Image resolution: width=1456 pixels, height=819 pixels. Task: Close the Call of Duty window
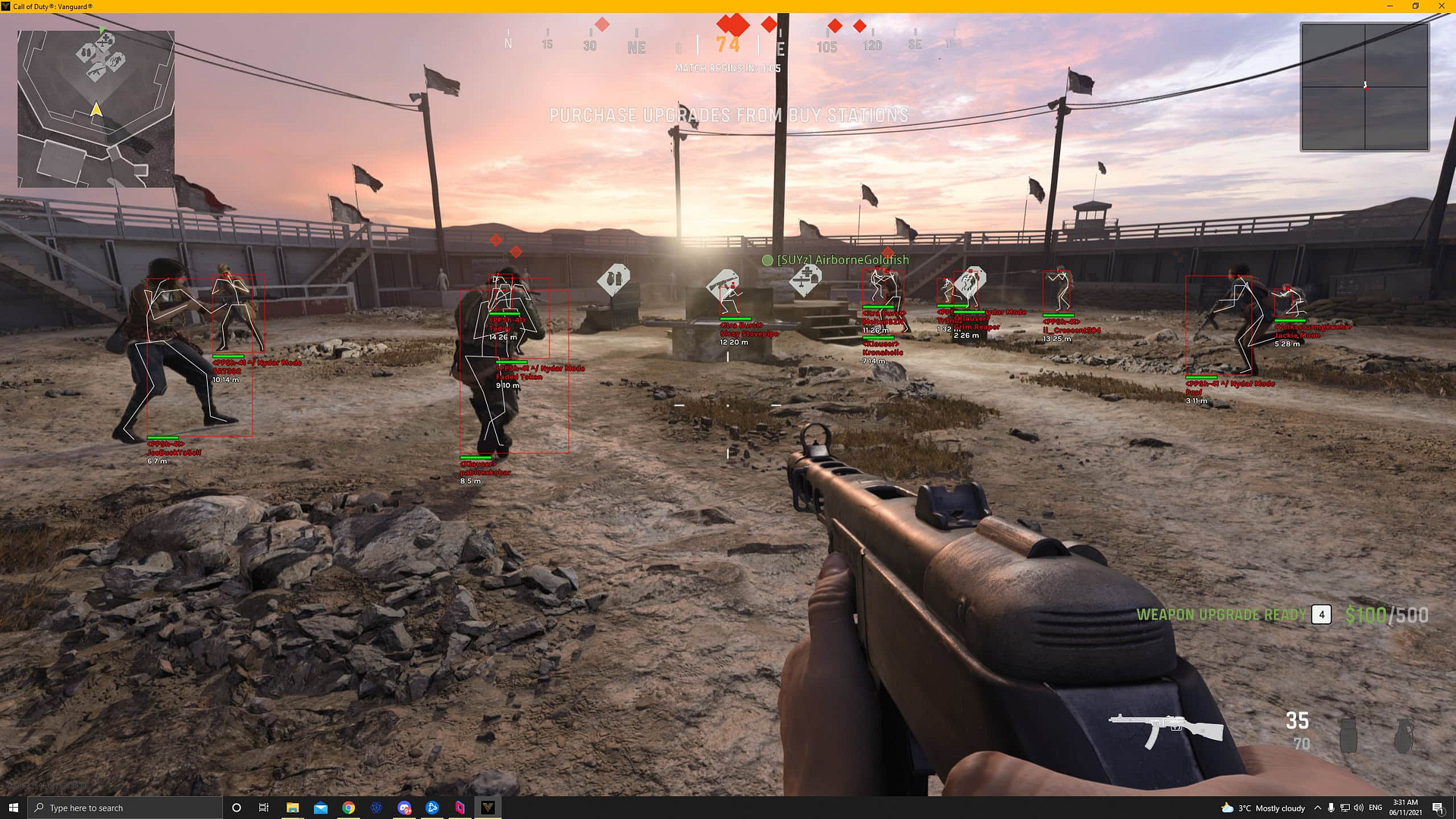tap(1442, 6)
